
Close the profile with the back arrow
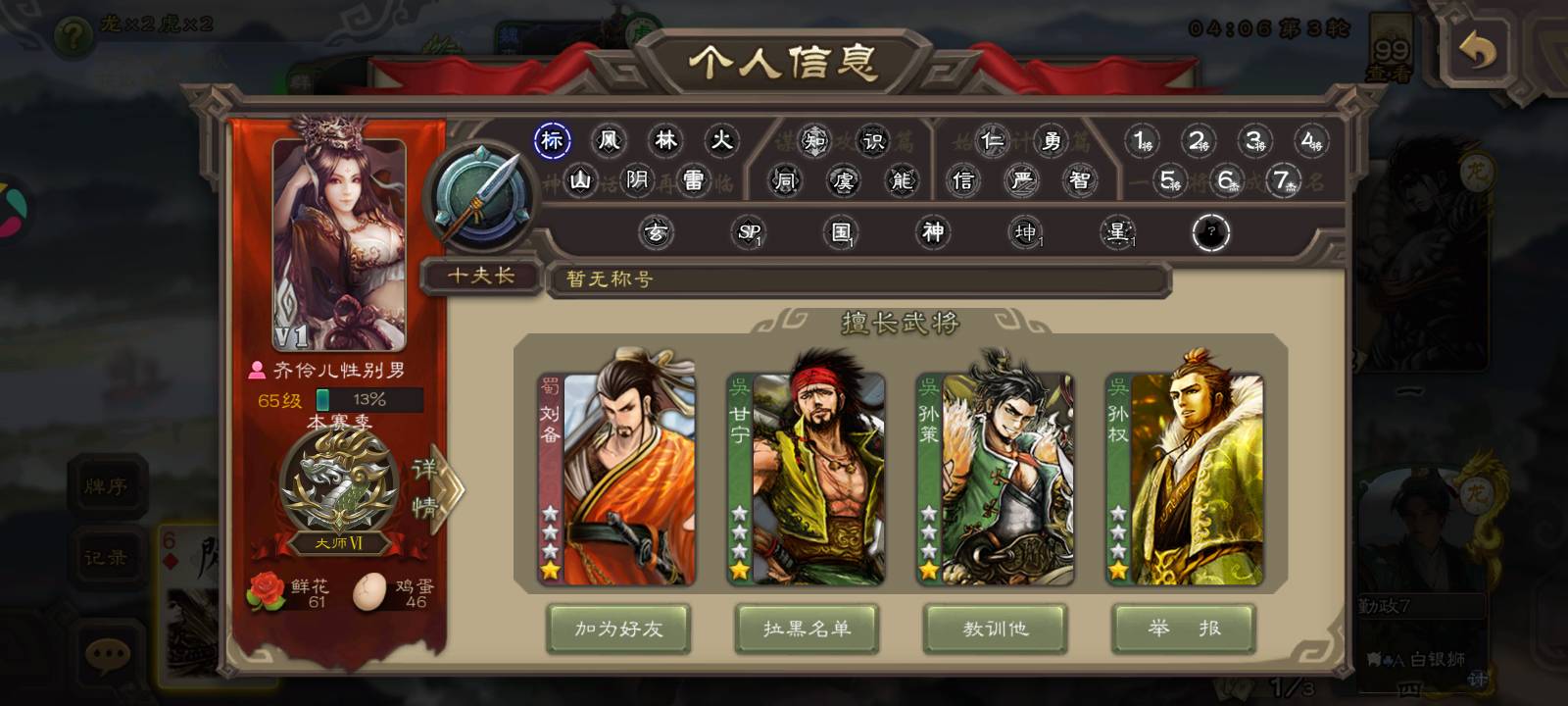(x=1477, y=50)
